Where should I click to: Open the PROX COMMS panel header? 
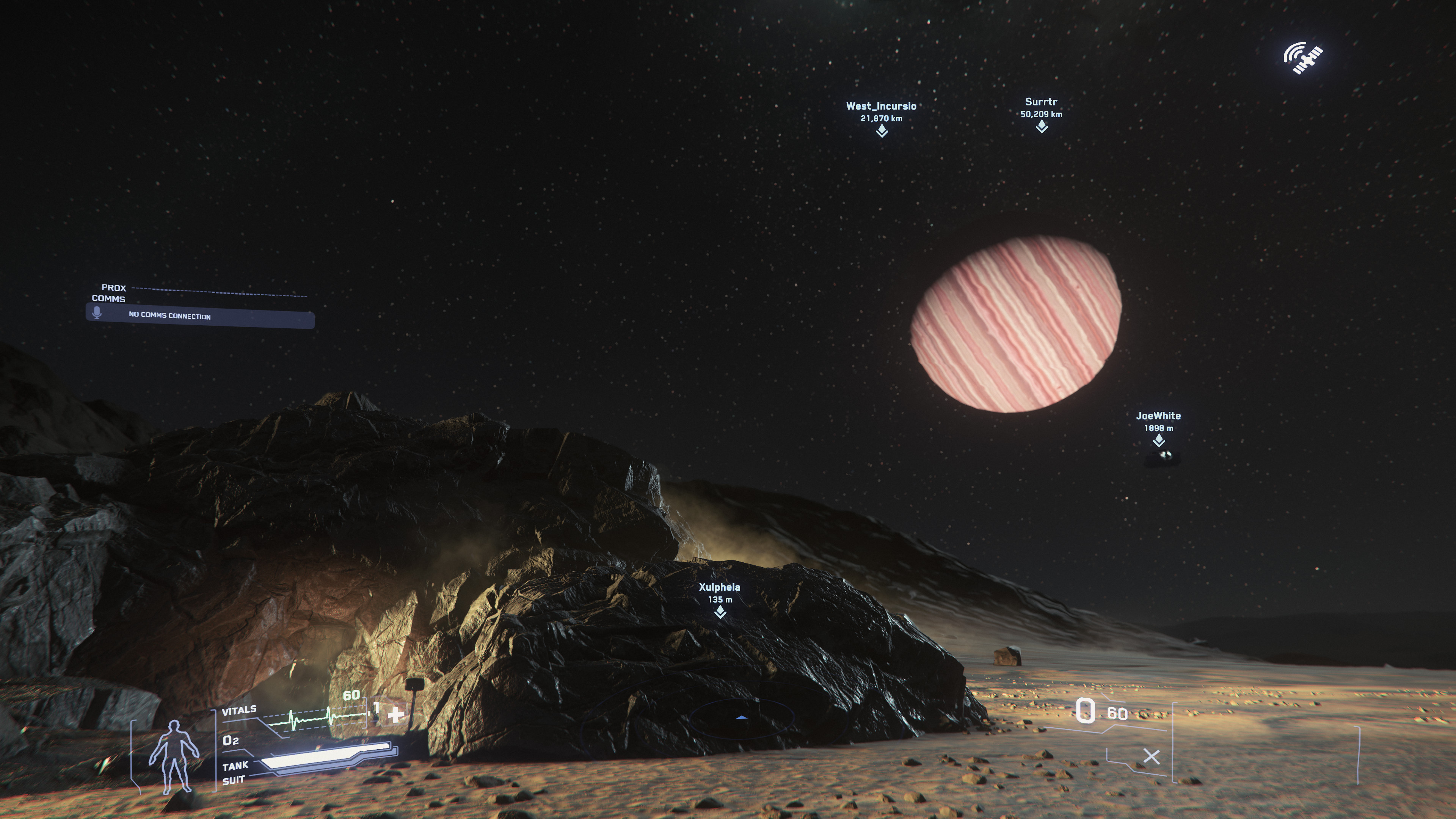tap(114, 288)
